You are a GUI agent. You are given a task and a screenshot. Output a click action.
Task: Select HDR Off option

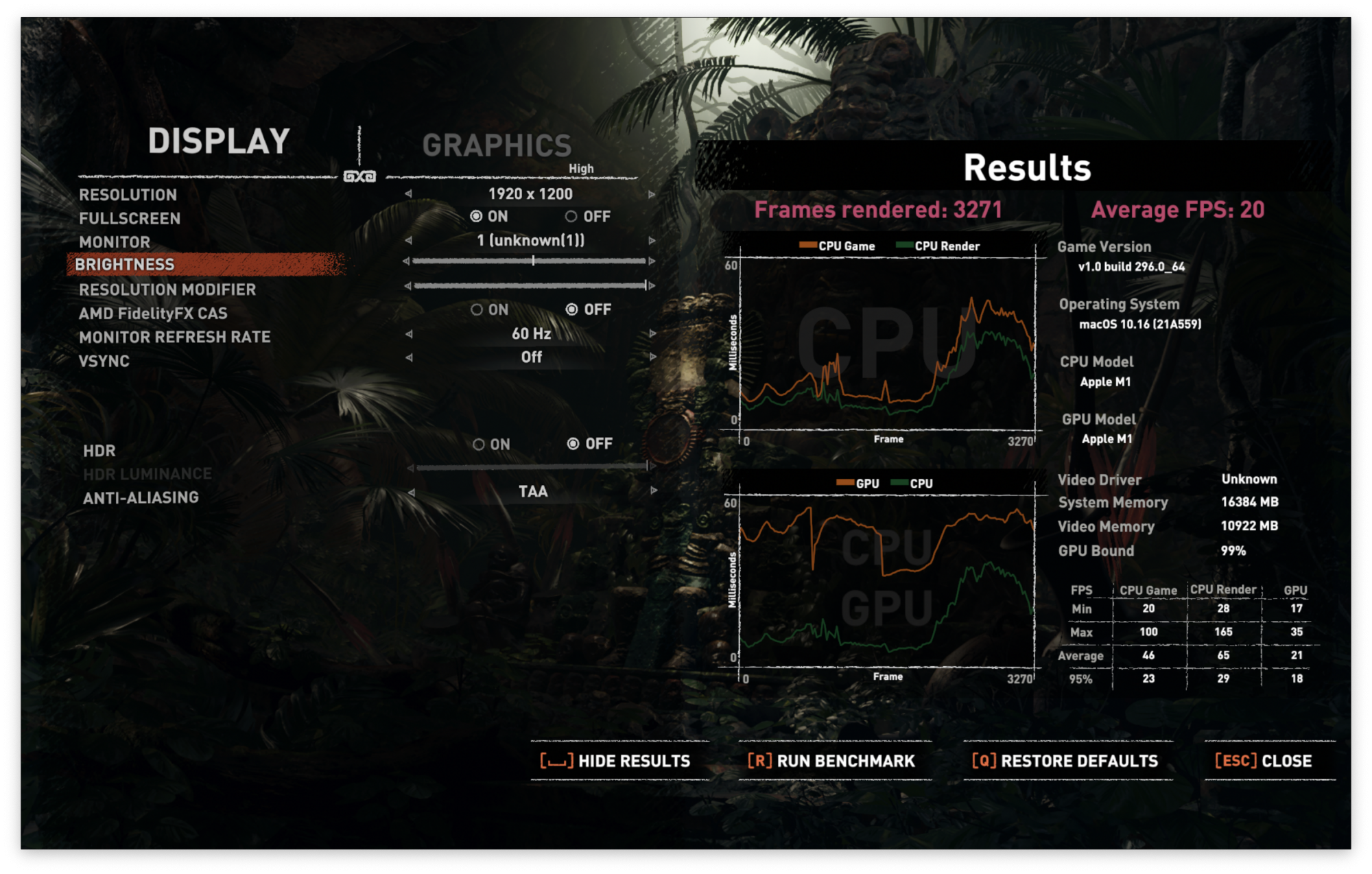(x=573, y=444)
